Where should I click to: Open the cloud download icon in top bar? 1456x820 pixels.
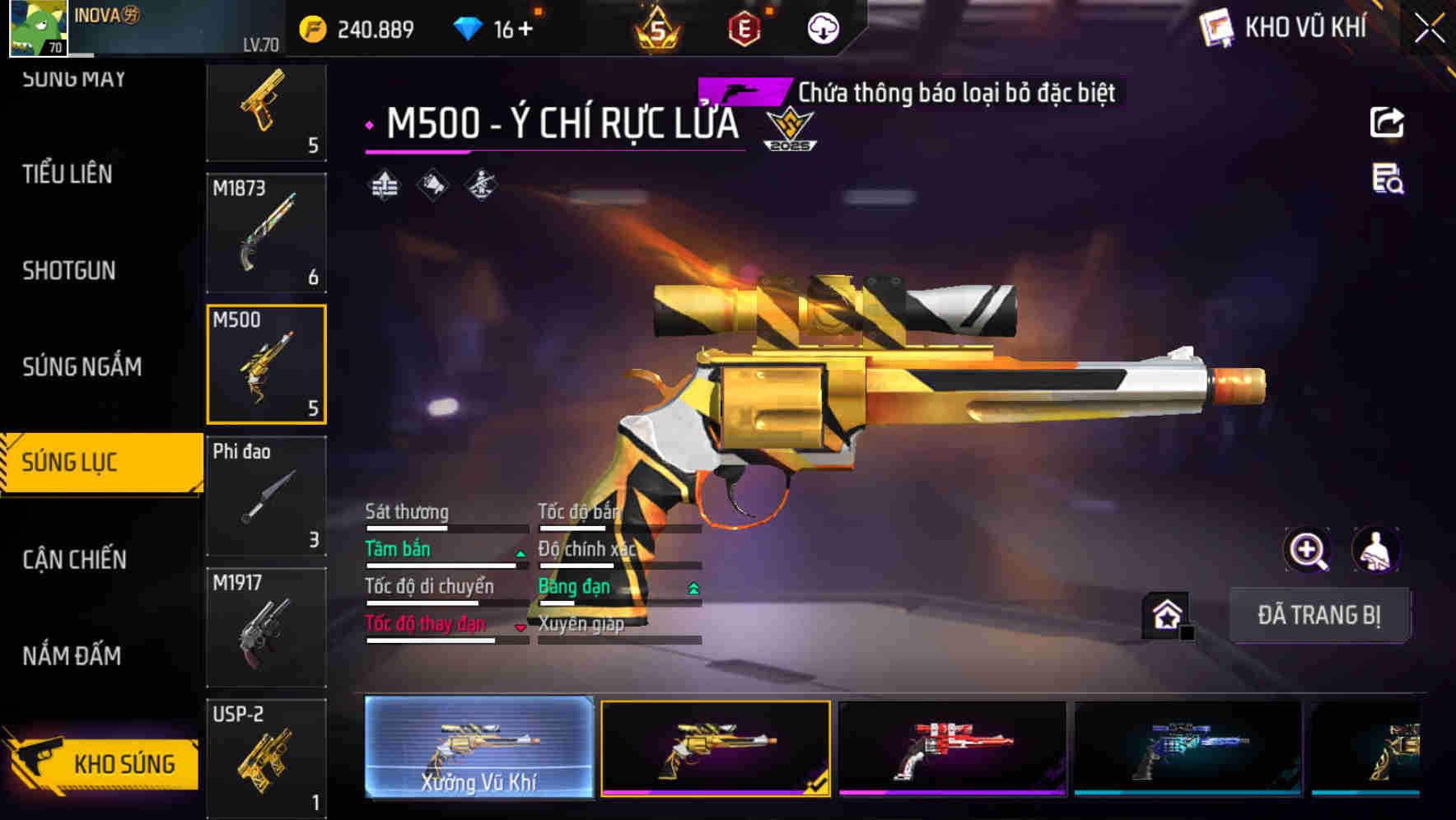pos(821,27)
